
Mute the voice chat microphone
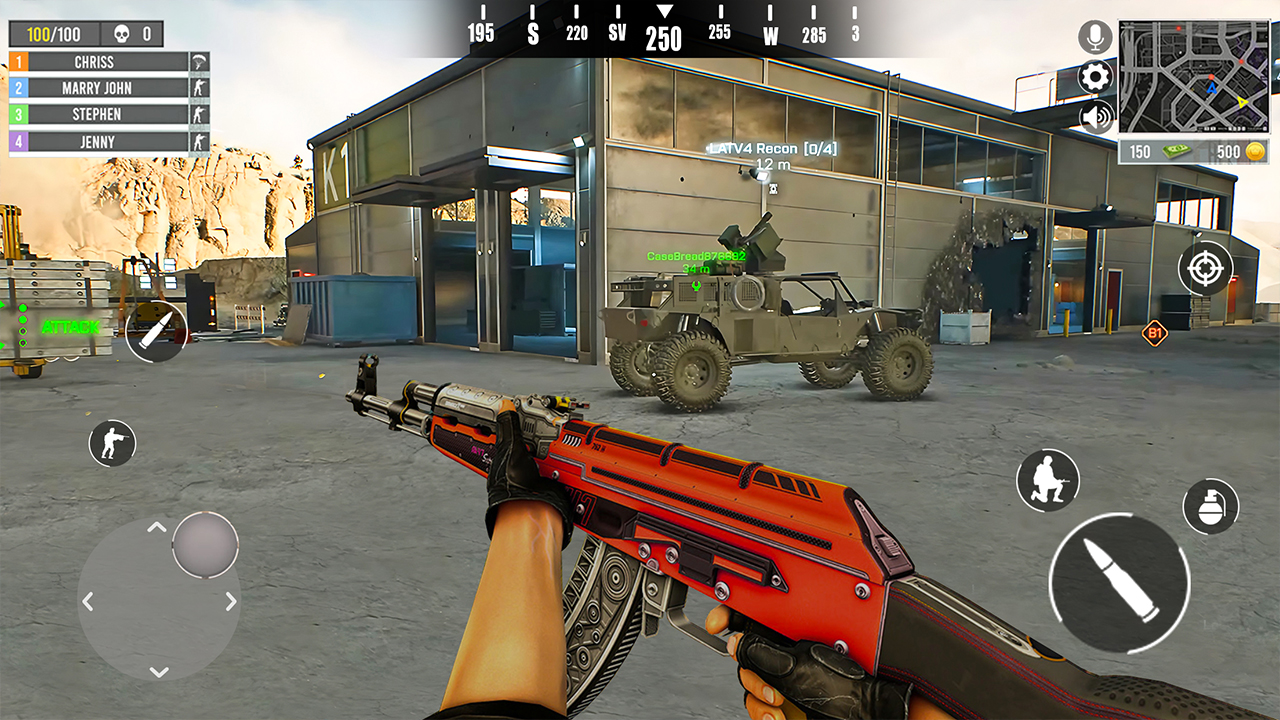pos(1094,36)
